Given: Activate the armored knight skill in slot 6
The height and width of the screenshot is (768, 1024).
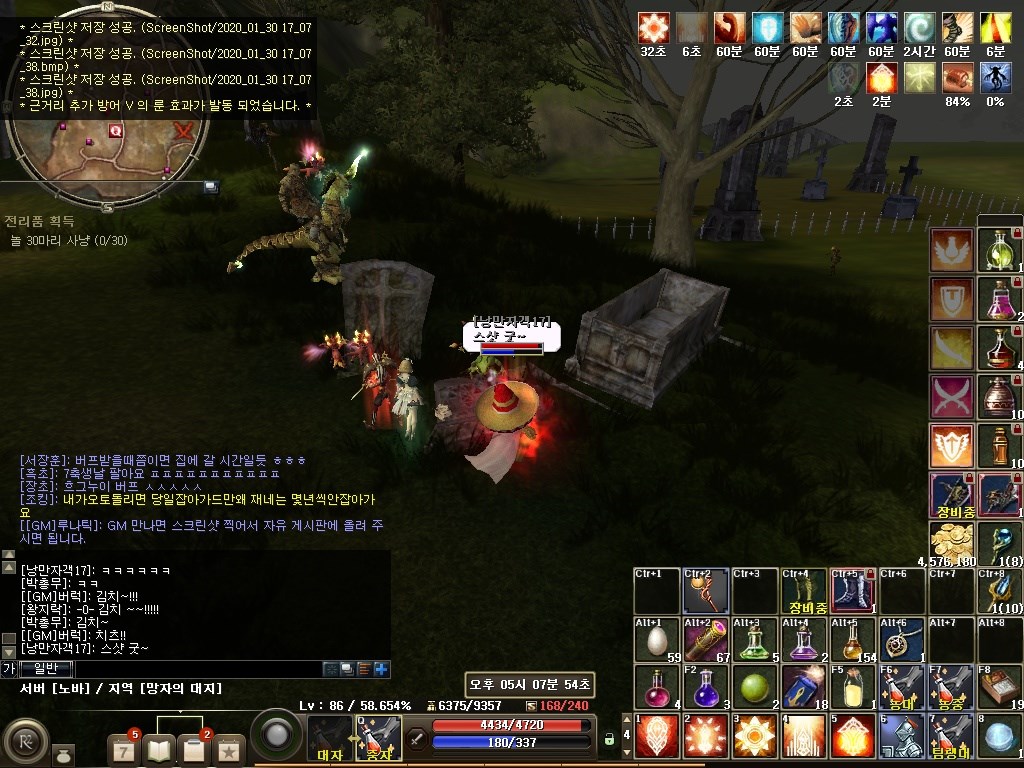Looking at the screenshot, I should 902,737.
